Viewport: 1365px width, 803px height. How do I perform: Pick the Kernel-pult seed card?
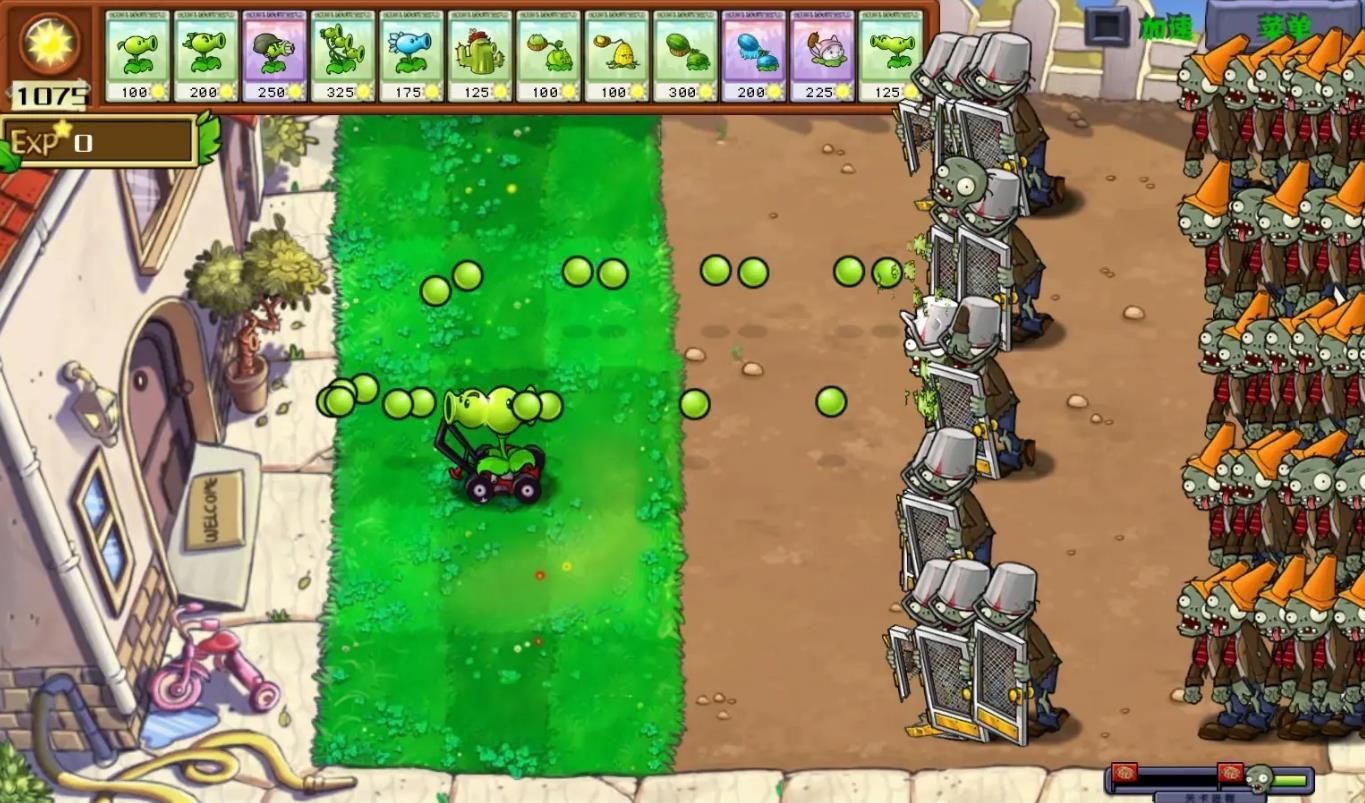click(616, 56)
